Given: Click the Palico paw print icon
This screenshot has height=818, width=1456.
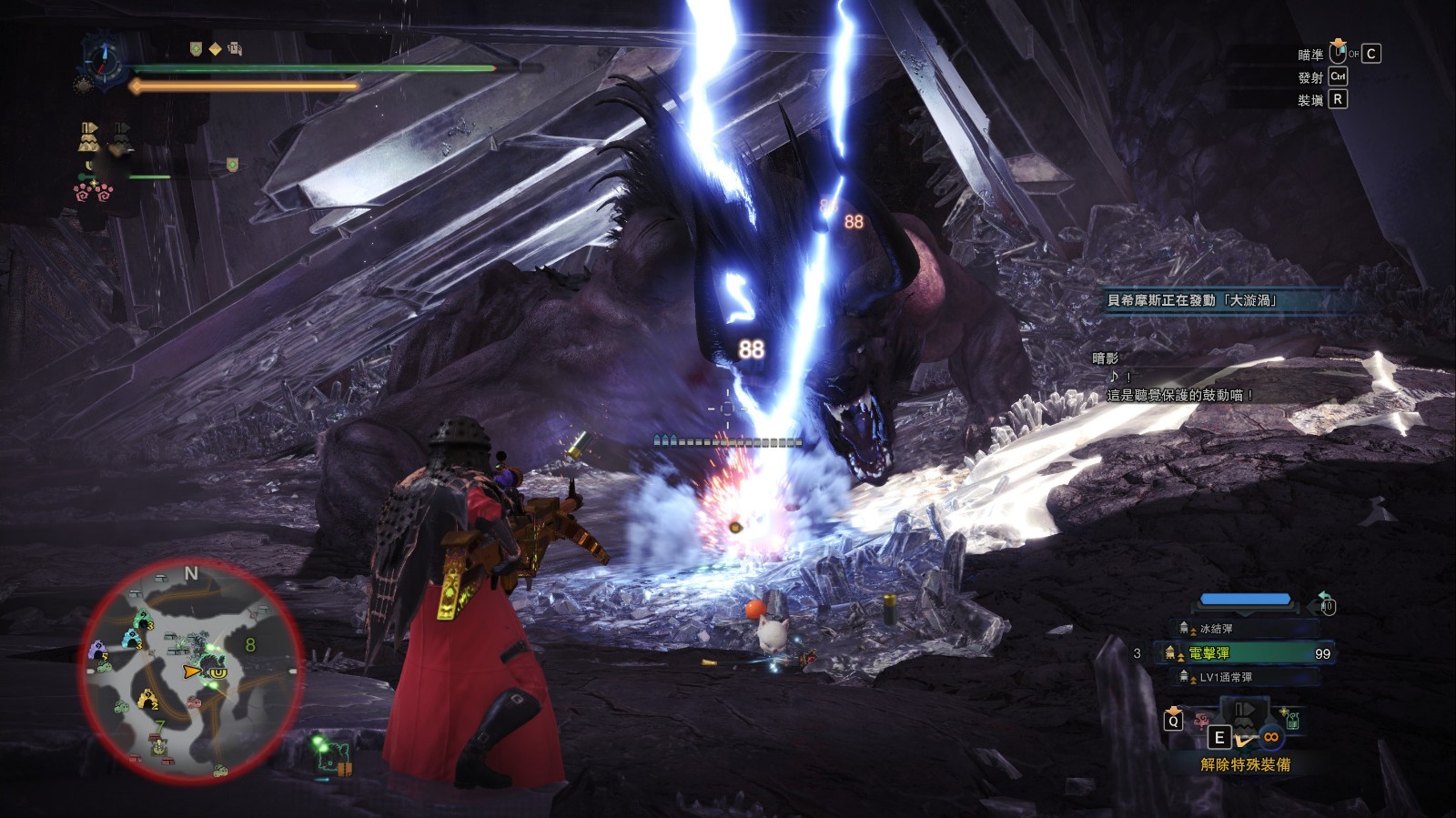Looking at the screenshot, I should click(x=92, y=192).
